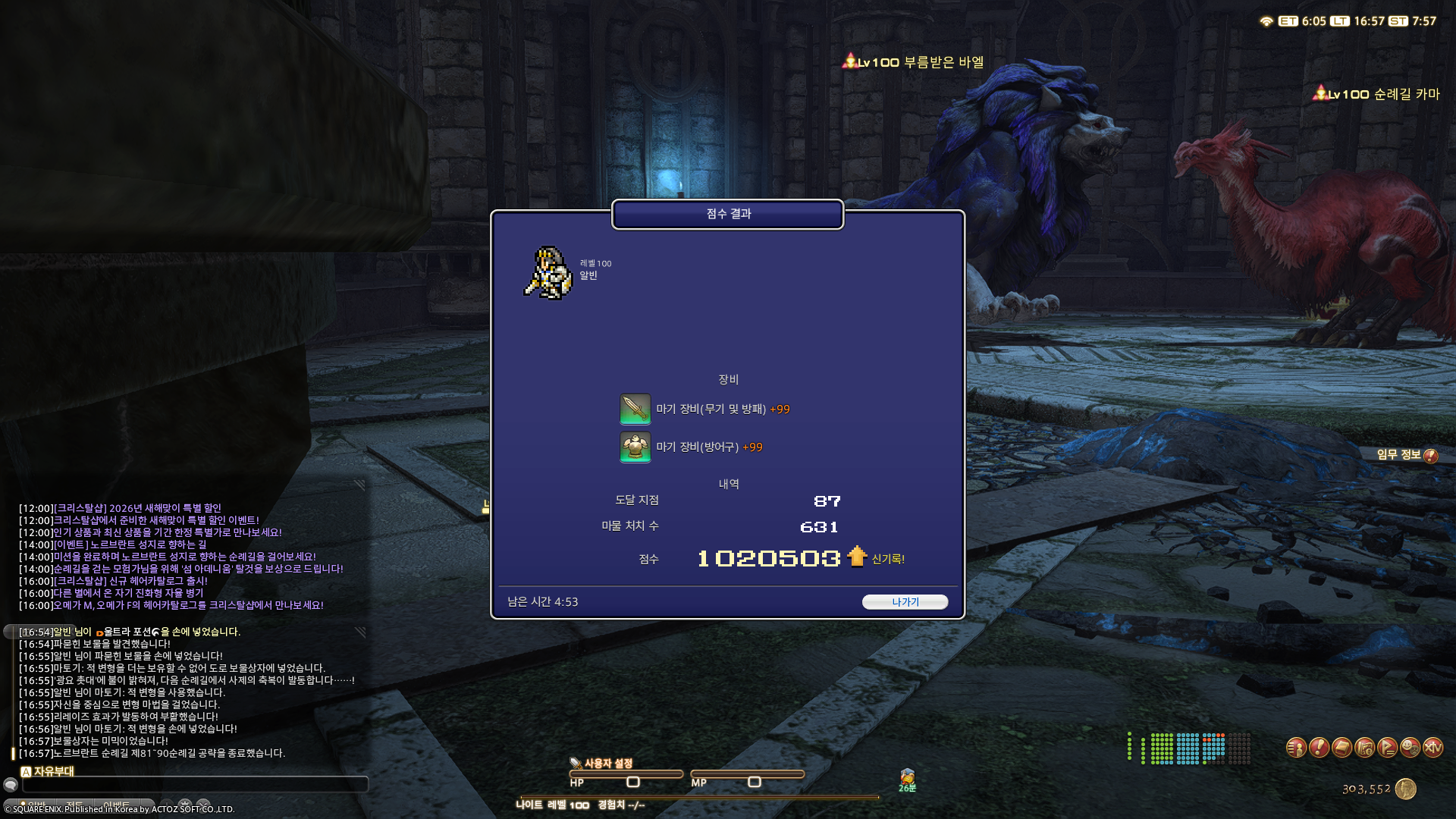Collapse the lower chat log panel arrow
1456x819 pixels.
360,633
